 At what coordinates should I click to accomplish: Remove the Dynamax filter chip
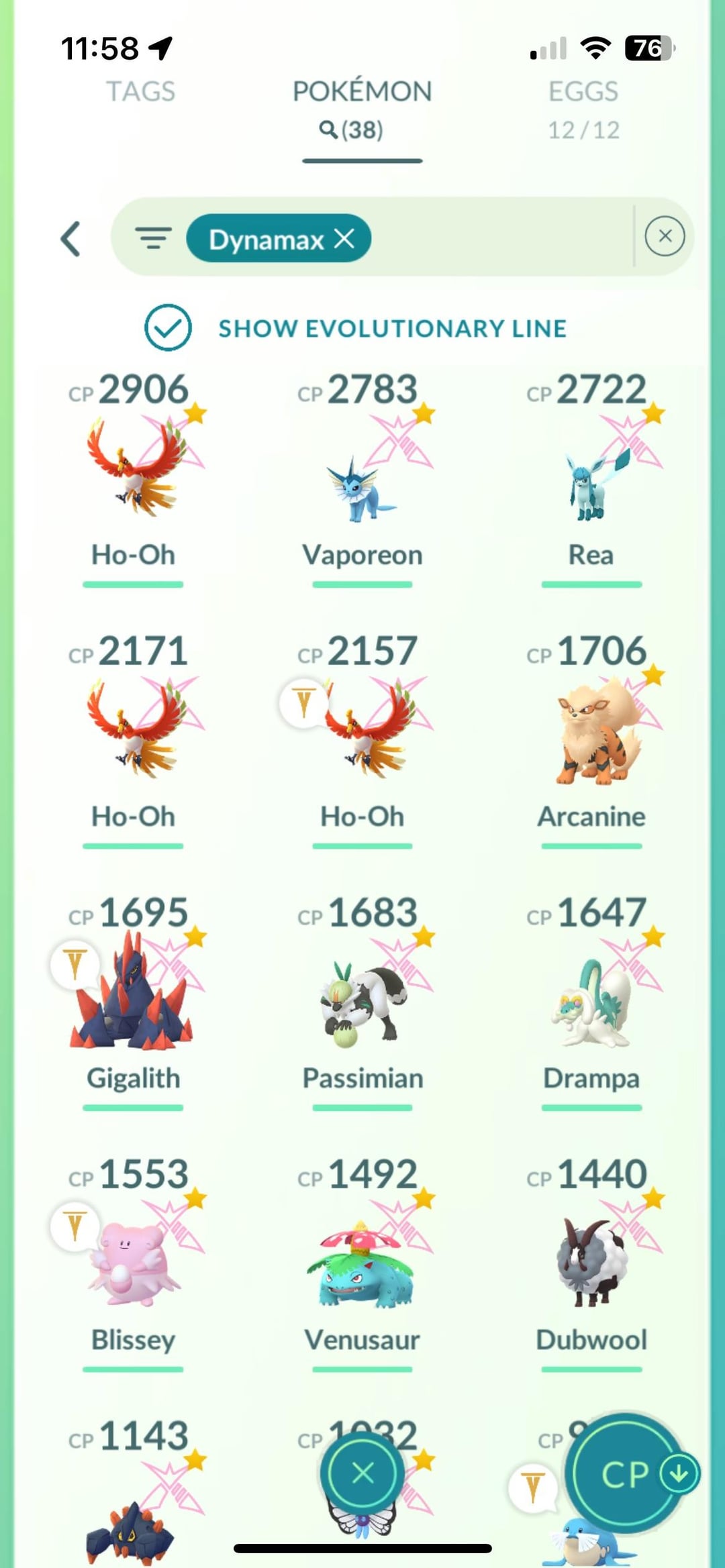(x=344, y=238)
